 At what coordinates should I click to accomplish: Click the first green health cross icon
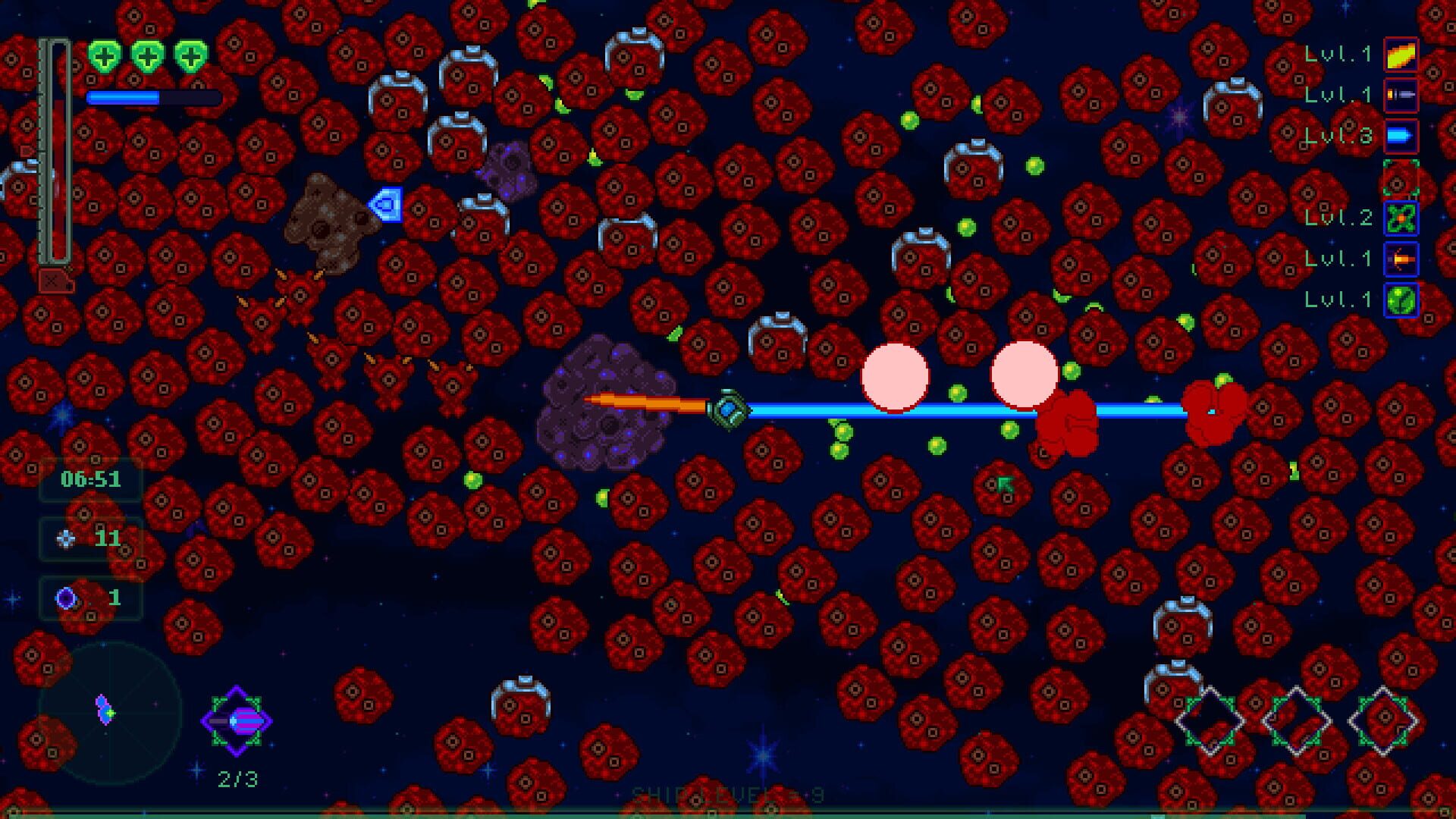[105, 55]
